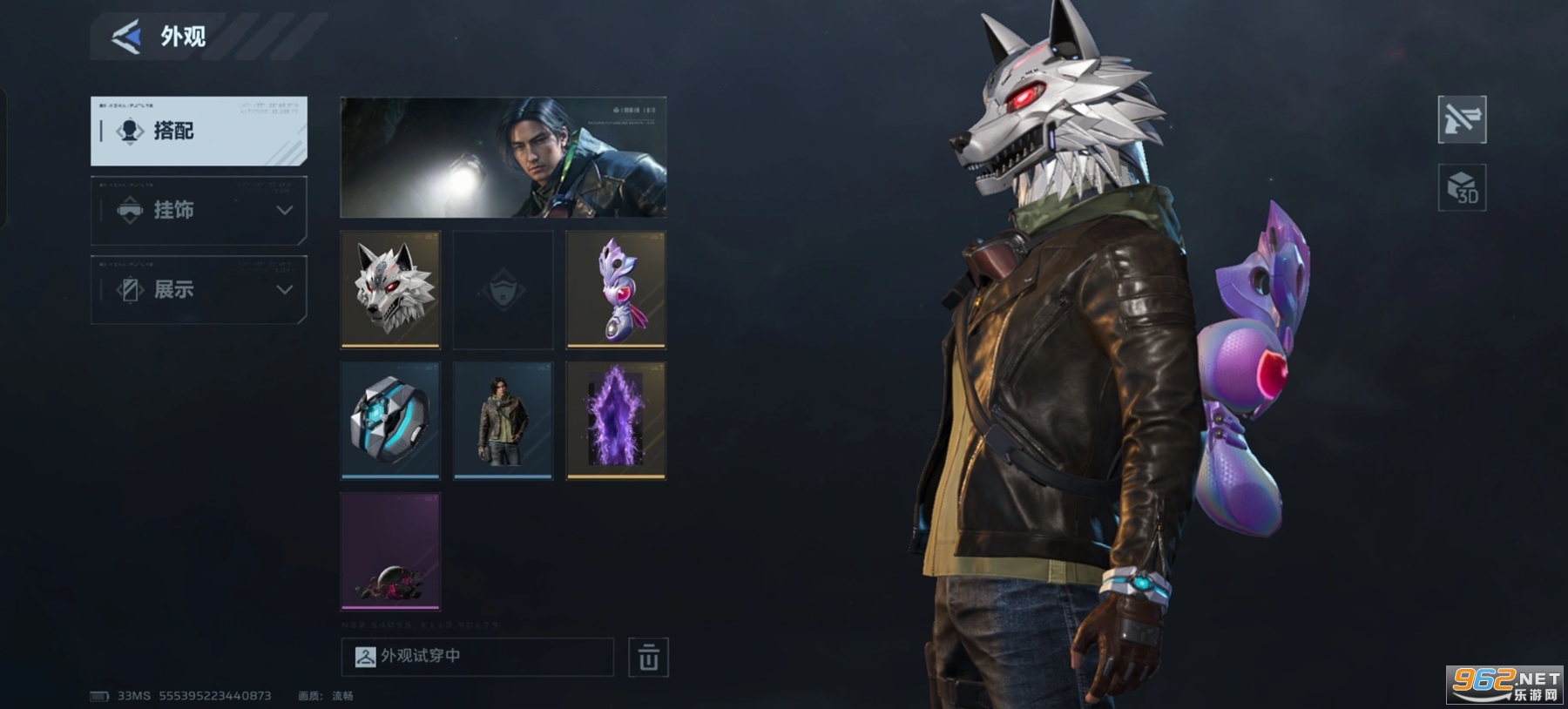Select the silver wolf head mask slot
This screenshot has width=1568, height=709.
(x=390, y=289)
